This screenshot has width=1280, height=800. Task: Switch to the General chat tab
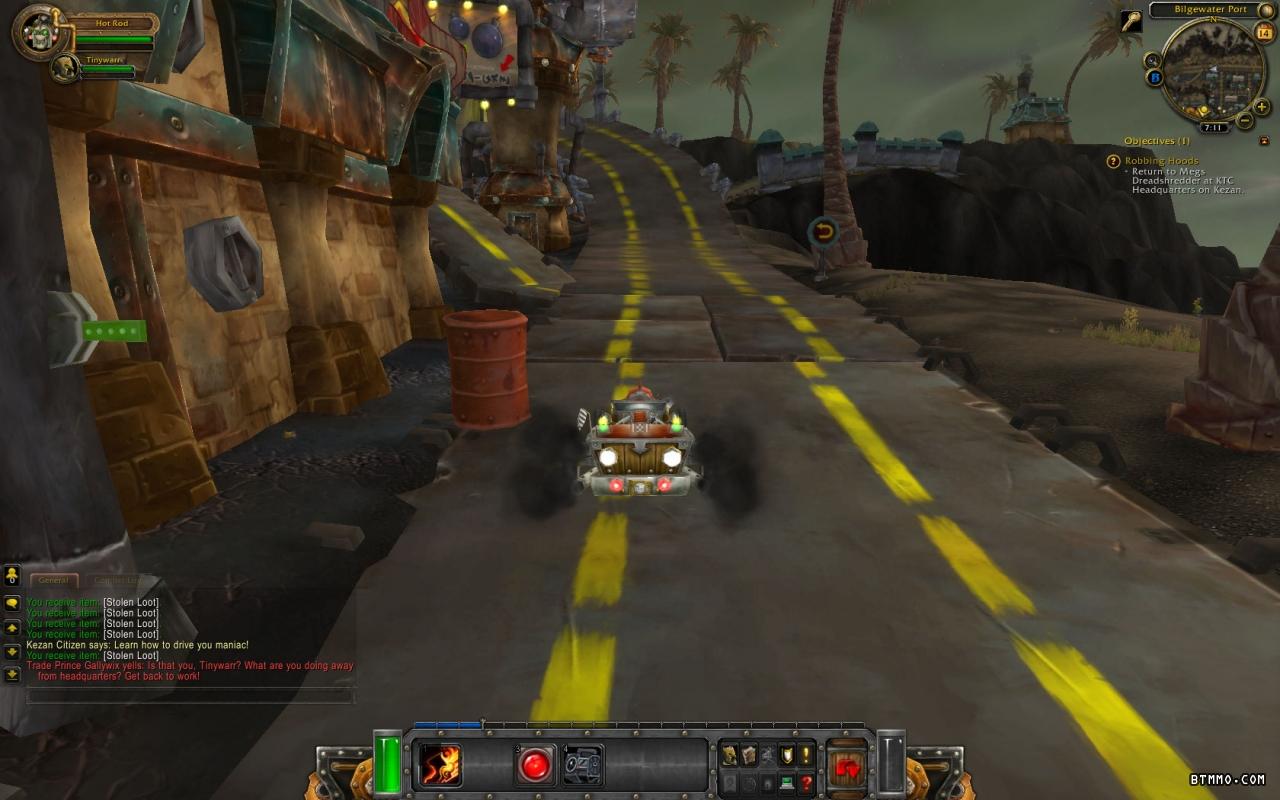click(x=54, y=580)
